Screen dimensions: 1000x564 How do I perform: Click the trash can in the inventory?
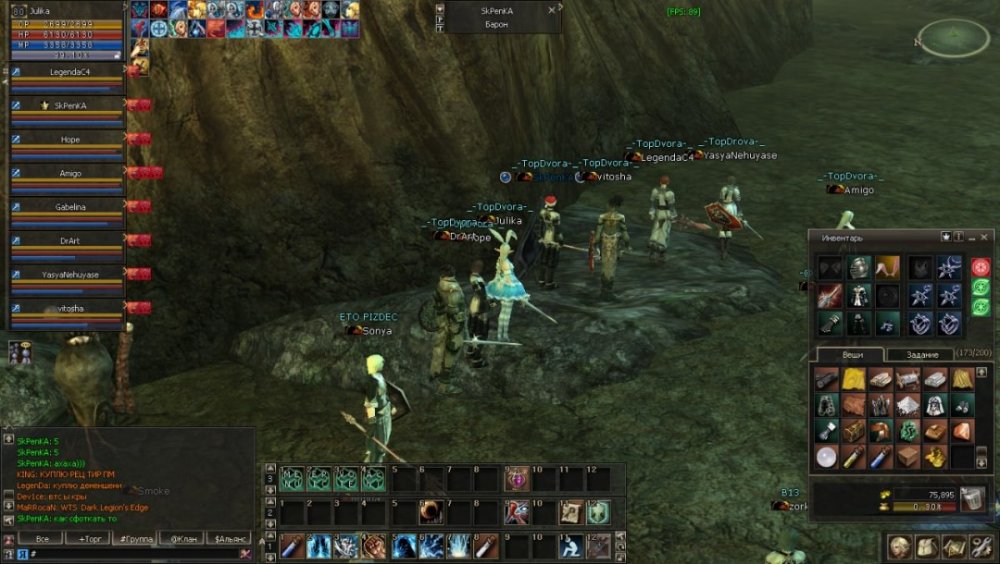972,498
